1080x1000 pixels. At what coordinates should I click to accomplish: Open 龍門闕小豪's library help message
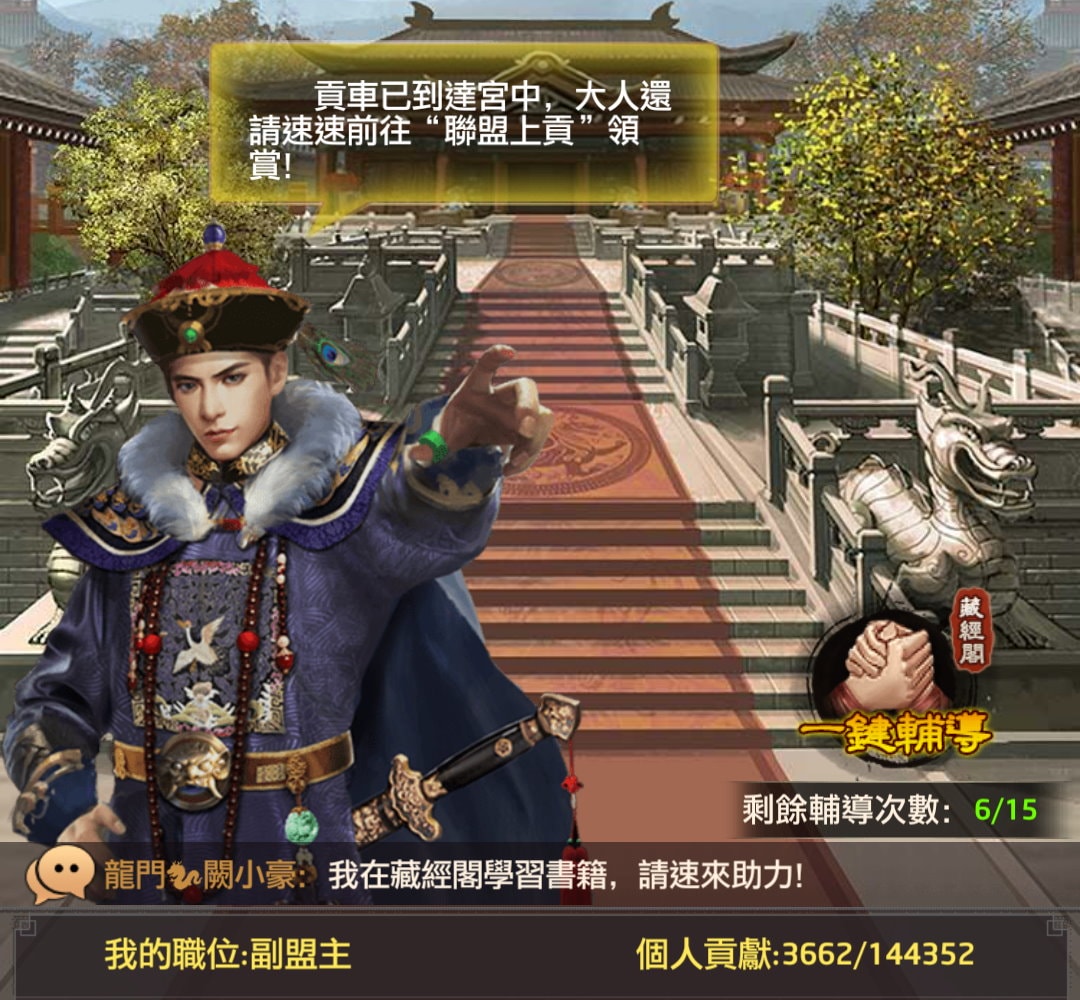[565, 876]
